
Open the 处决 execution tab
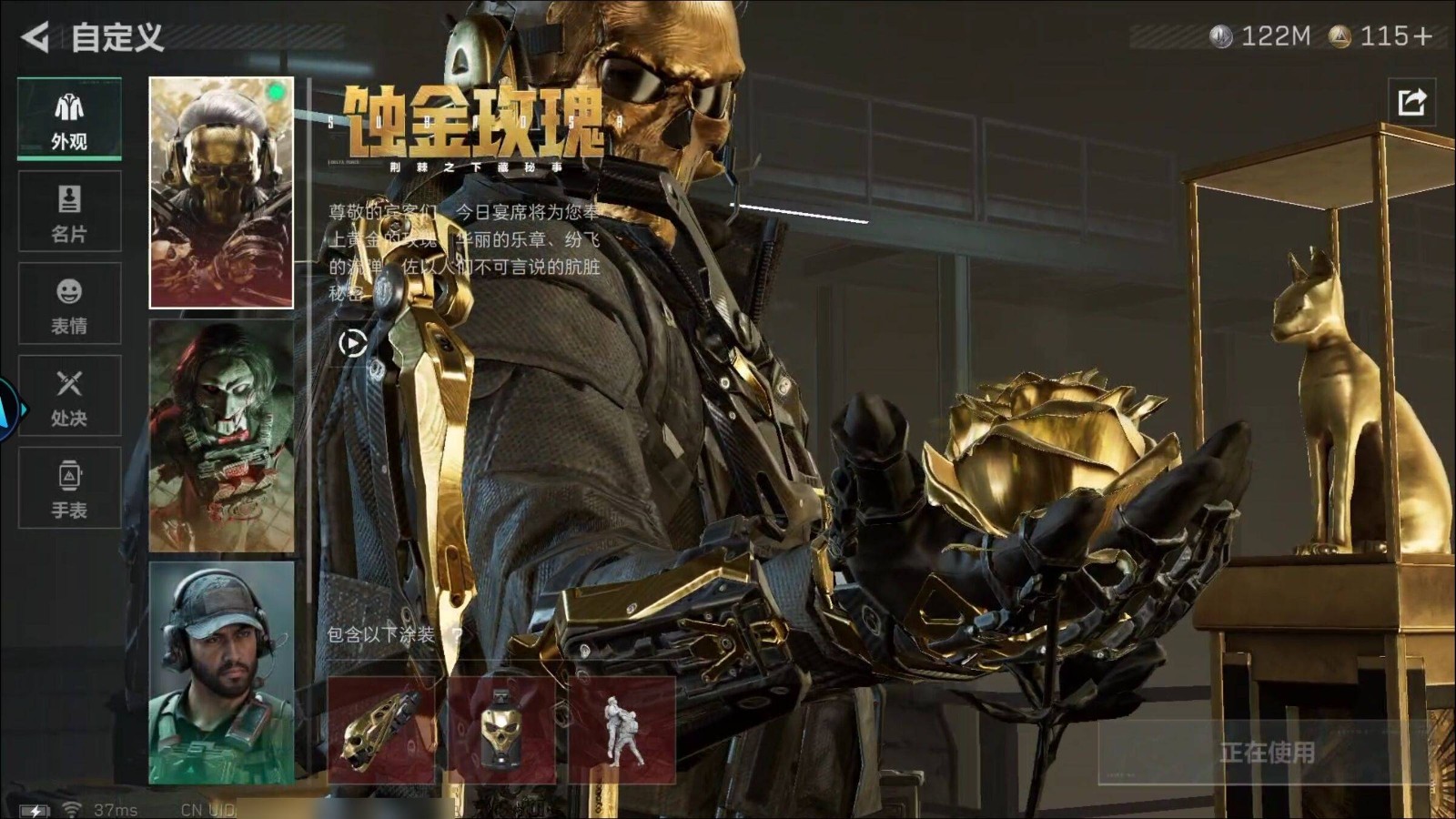[x=69, y=396]
